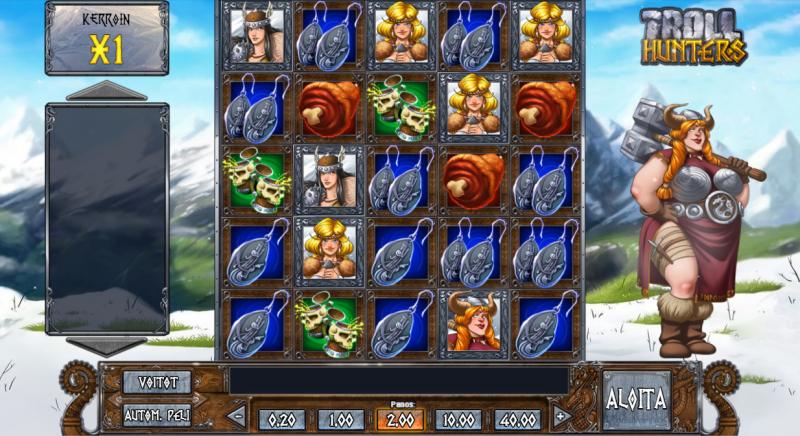The width and height of the screenshot is (800, 436).
Task: Click the up arrow above the side panel
Action: point(106,91)
